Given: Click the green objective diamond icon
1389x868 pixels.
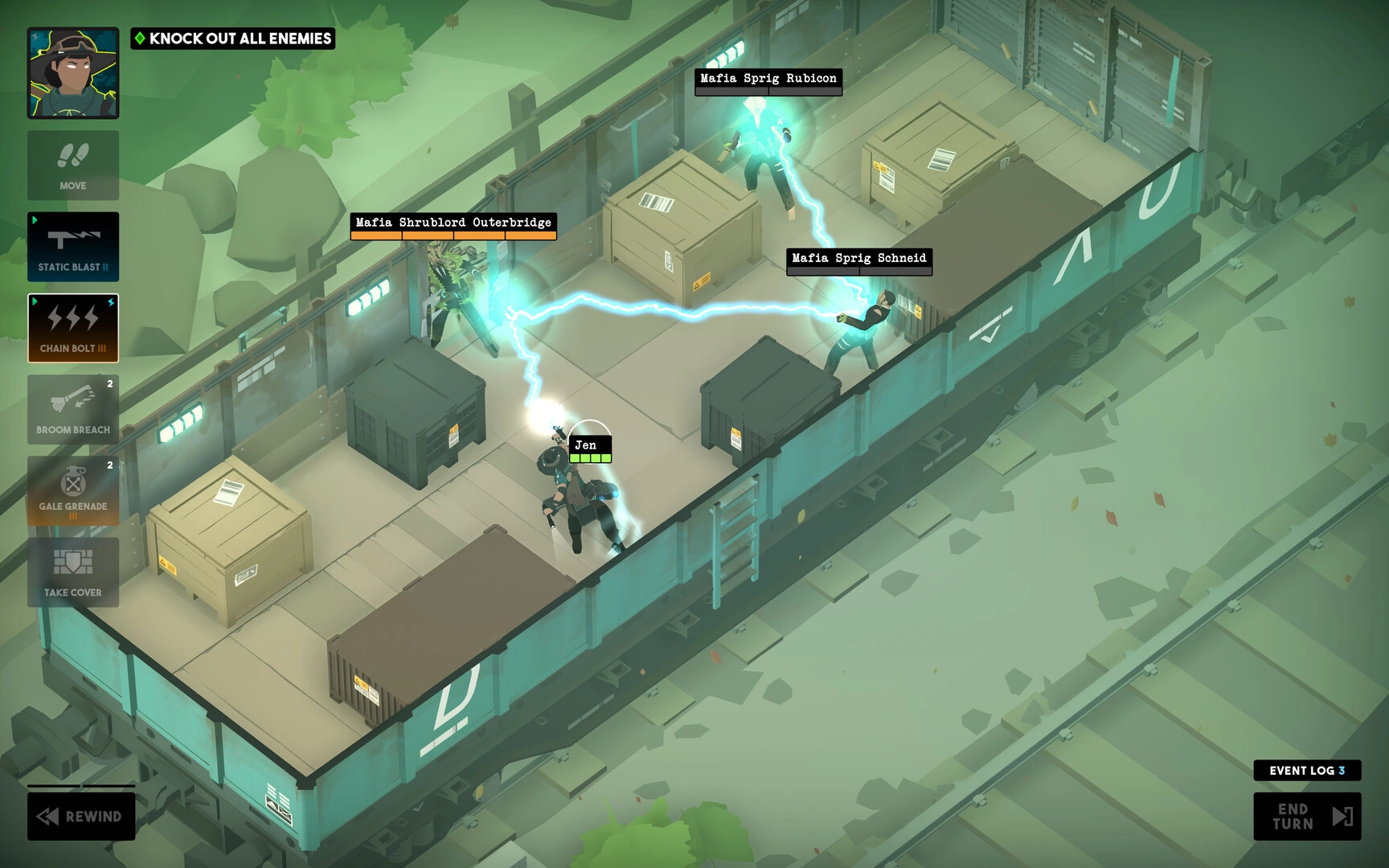Looking at the screenshot, I should tap(141, 38).
